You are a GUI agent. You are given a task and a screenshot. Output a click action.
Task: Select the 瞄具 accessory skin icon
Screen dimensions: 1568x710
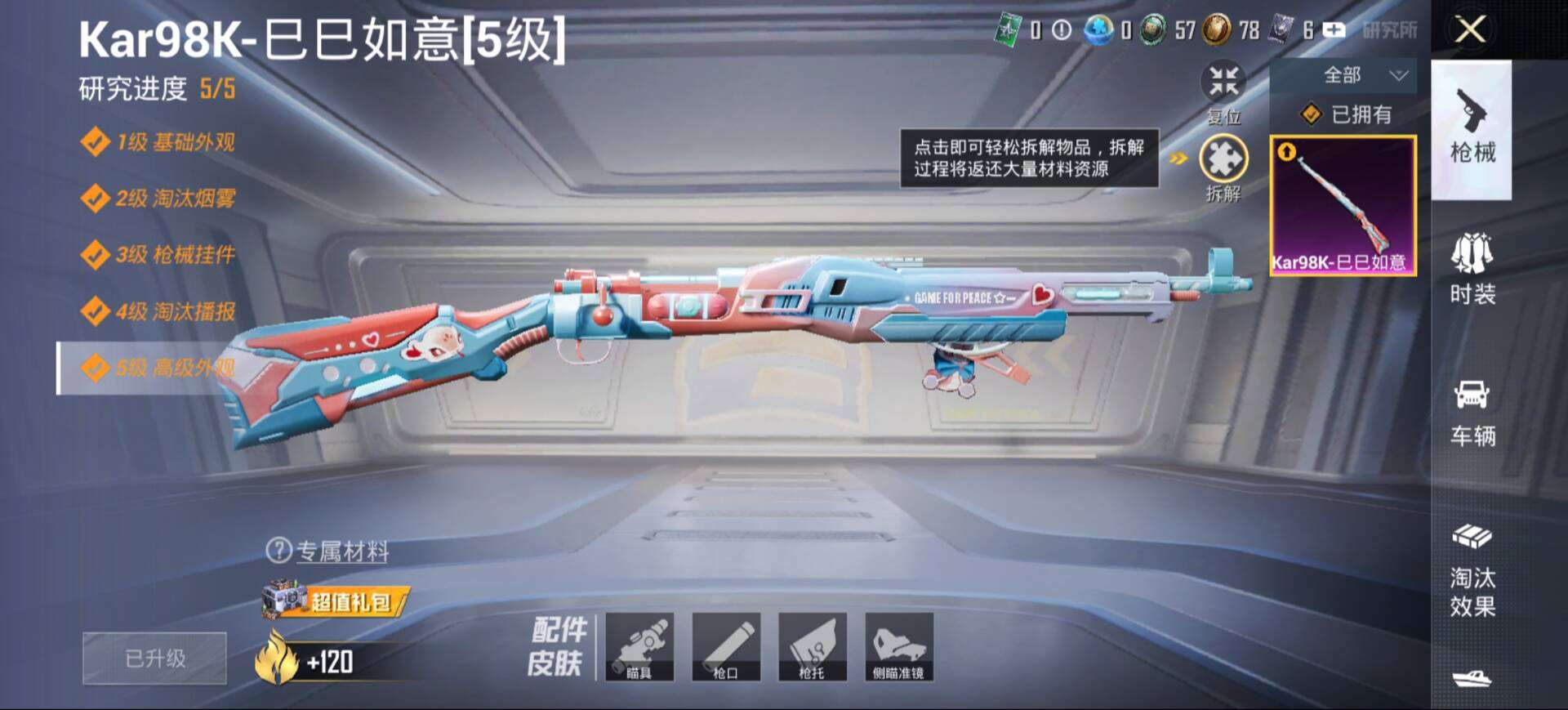pyautogui.click(x=642, y=648)
